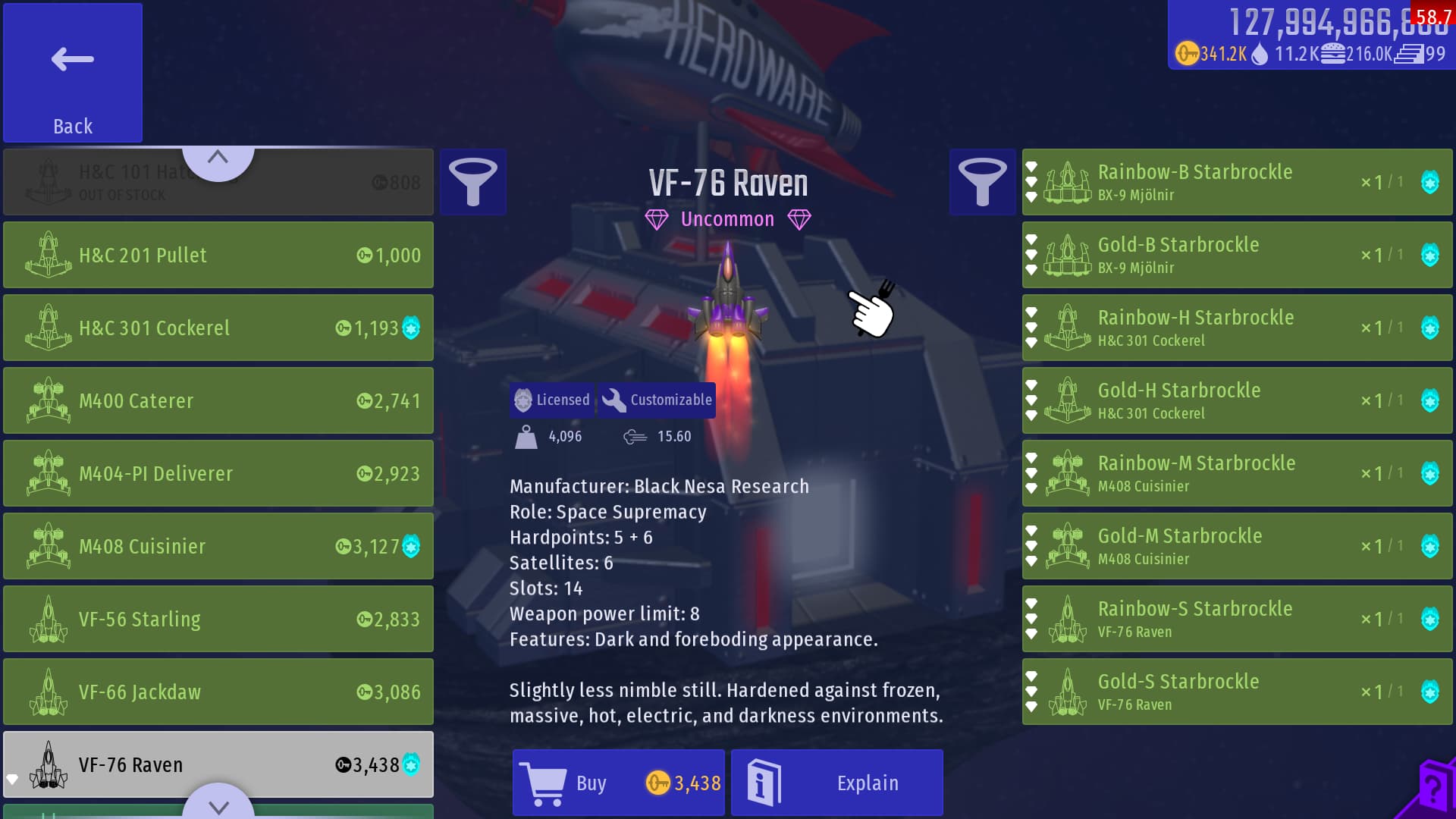Open the filter funnel beside Rainbow-B Starbrockle

pos(982,182)
